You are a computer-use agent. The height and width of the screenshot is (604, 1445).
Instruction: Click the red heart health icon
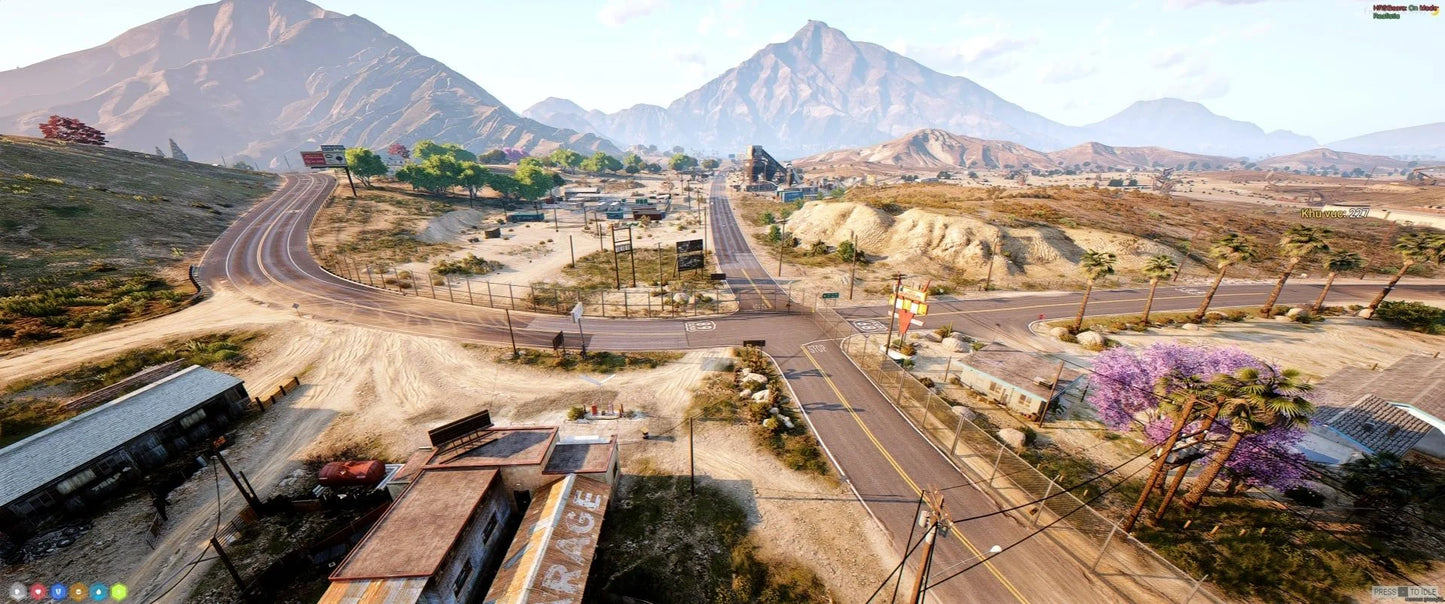[x=38, y=591]
